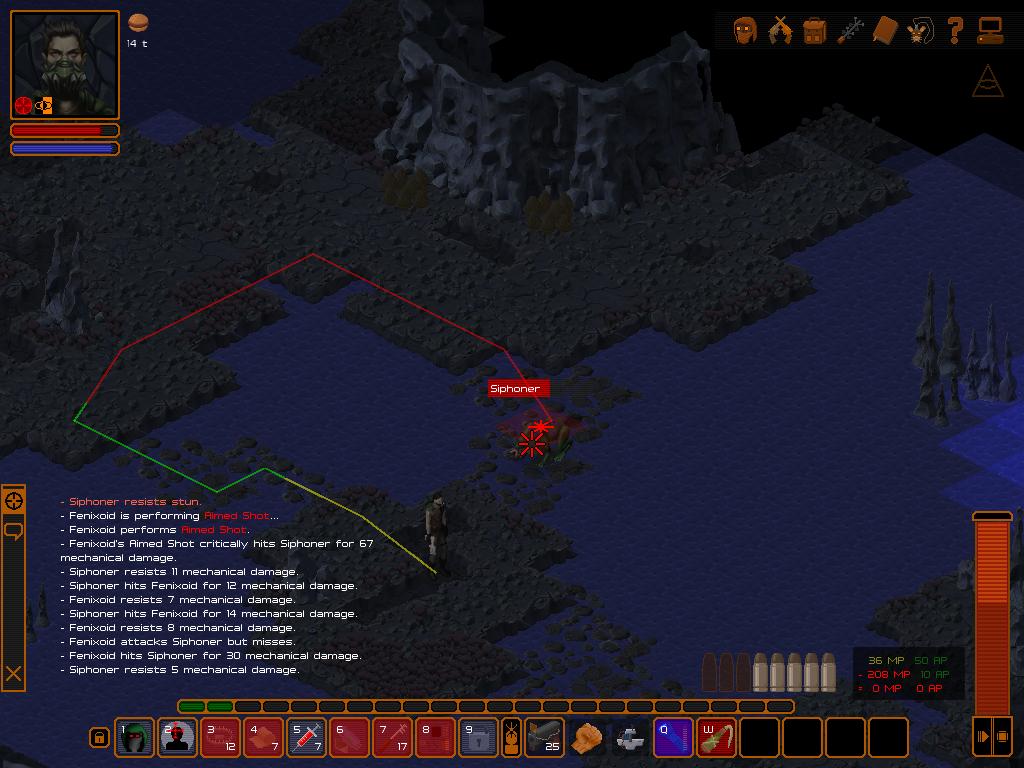Toggle the hotbar padlock

pyautogui.click(x=99, y=738)
